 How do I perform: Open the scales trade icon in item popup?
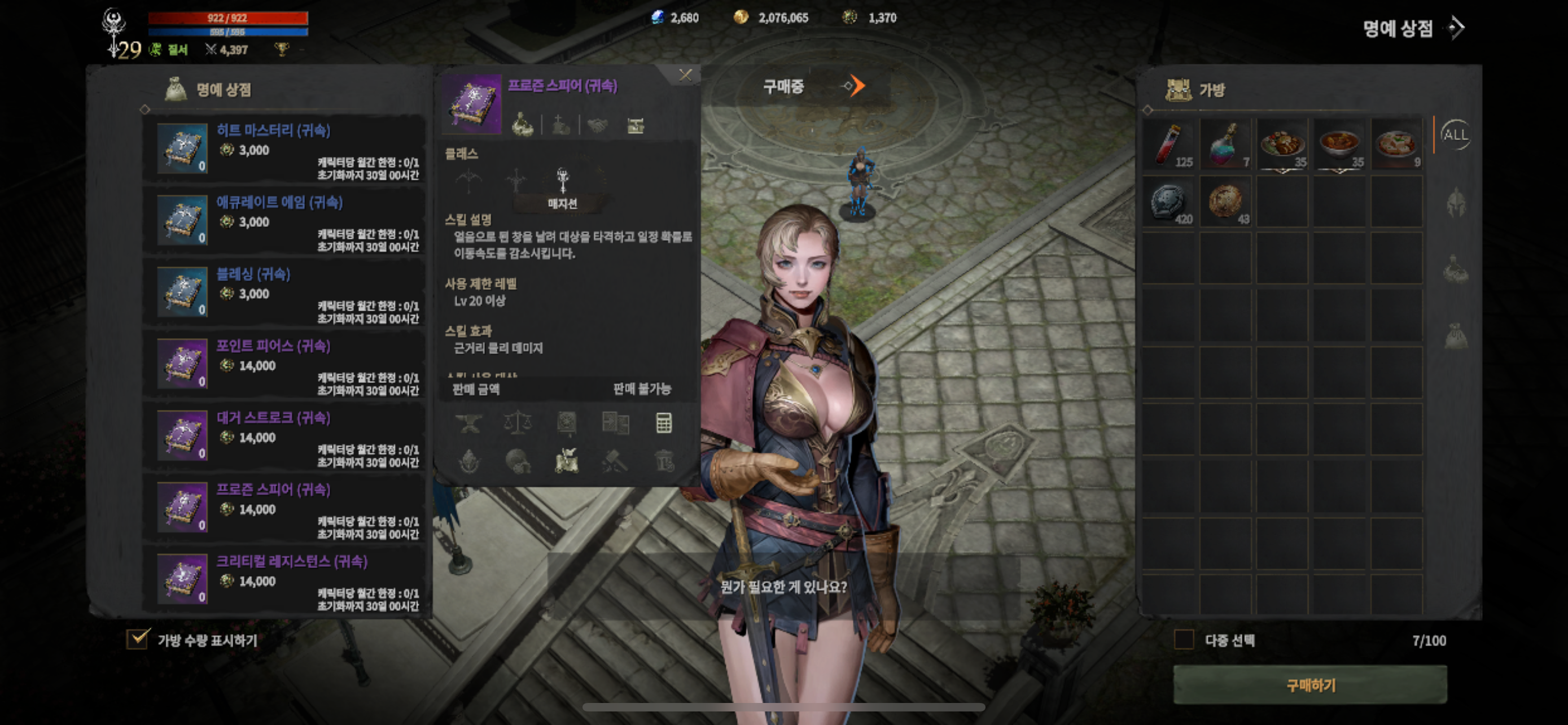tap(519, 423)
